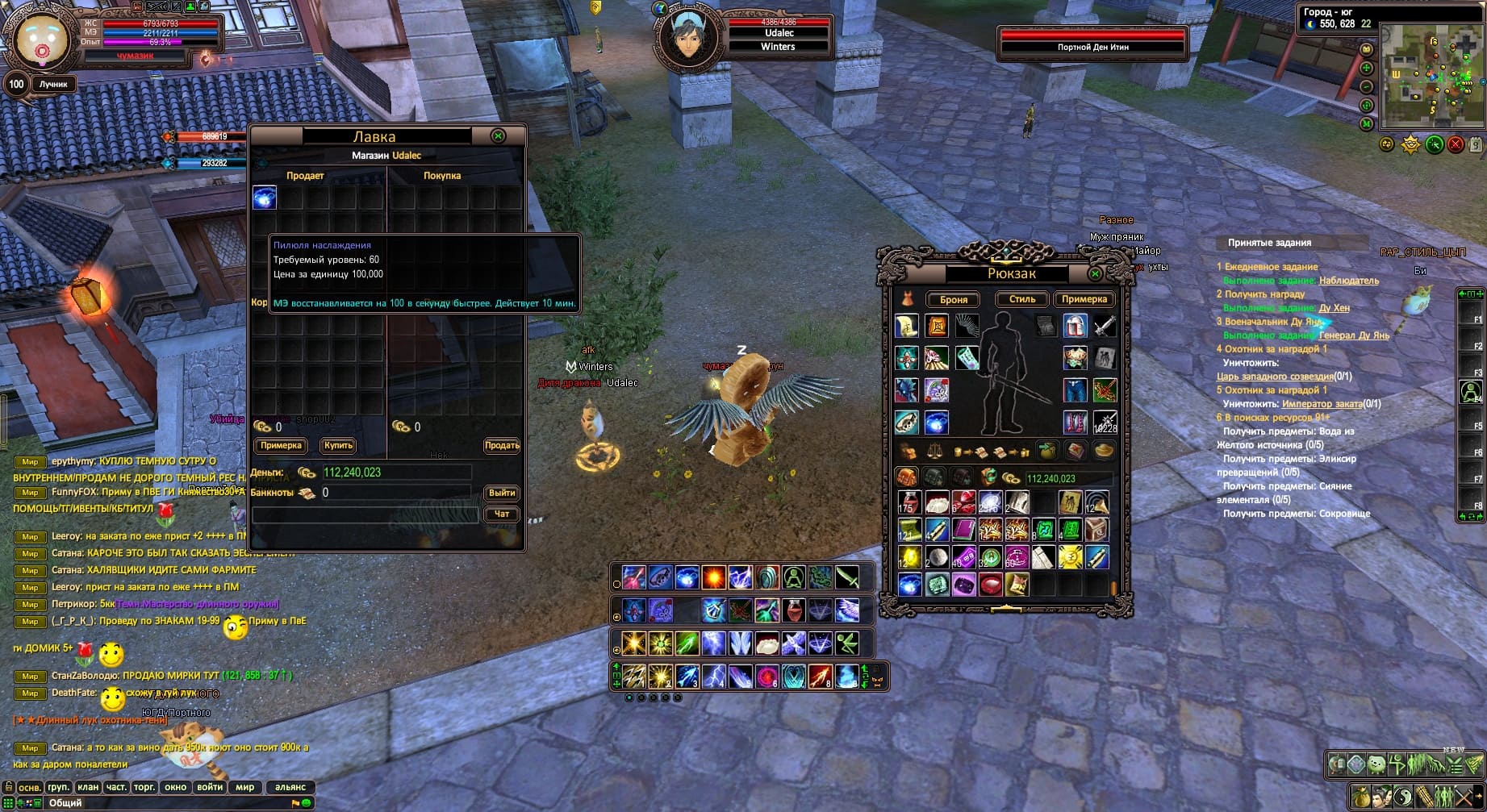Open the Примерка preview in shop window
The height and width of the screenshot is (812, 1487).
tap(281, 445)
